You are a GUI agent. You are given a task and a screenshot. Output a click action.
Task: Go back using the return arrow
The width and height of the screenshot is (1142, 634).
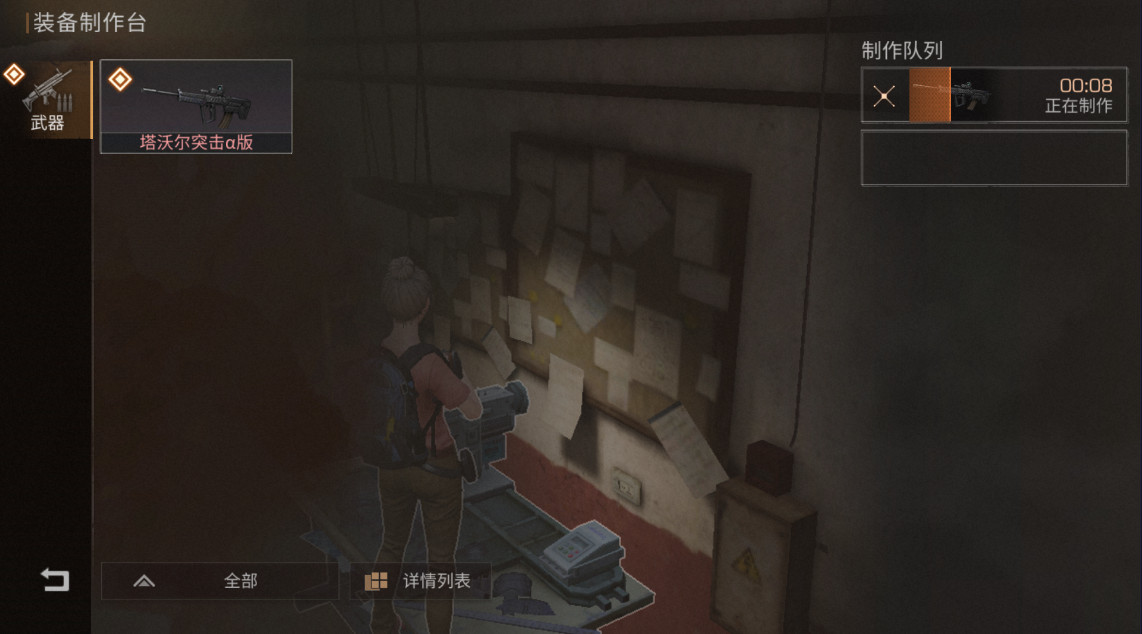55,580
